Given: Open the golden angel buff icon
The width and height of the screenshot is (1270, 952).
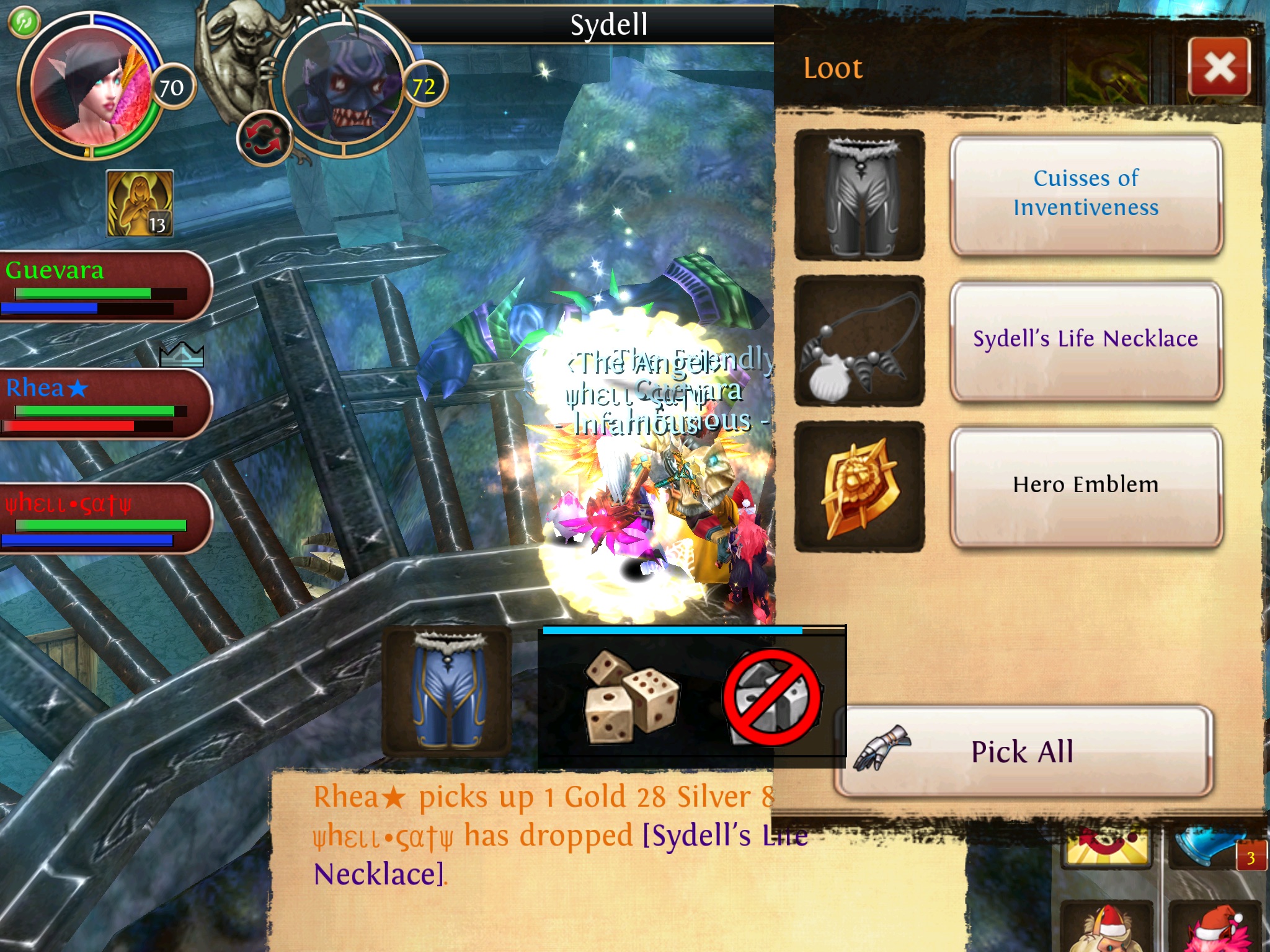Looking at the screenshot, I should tap(140, 203).
